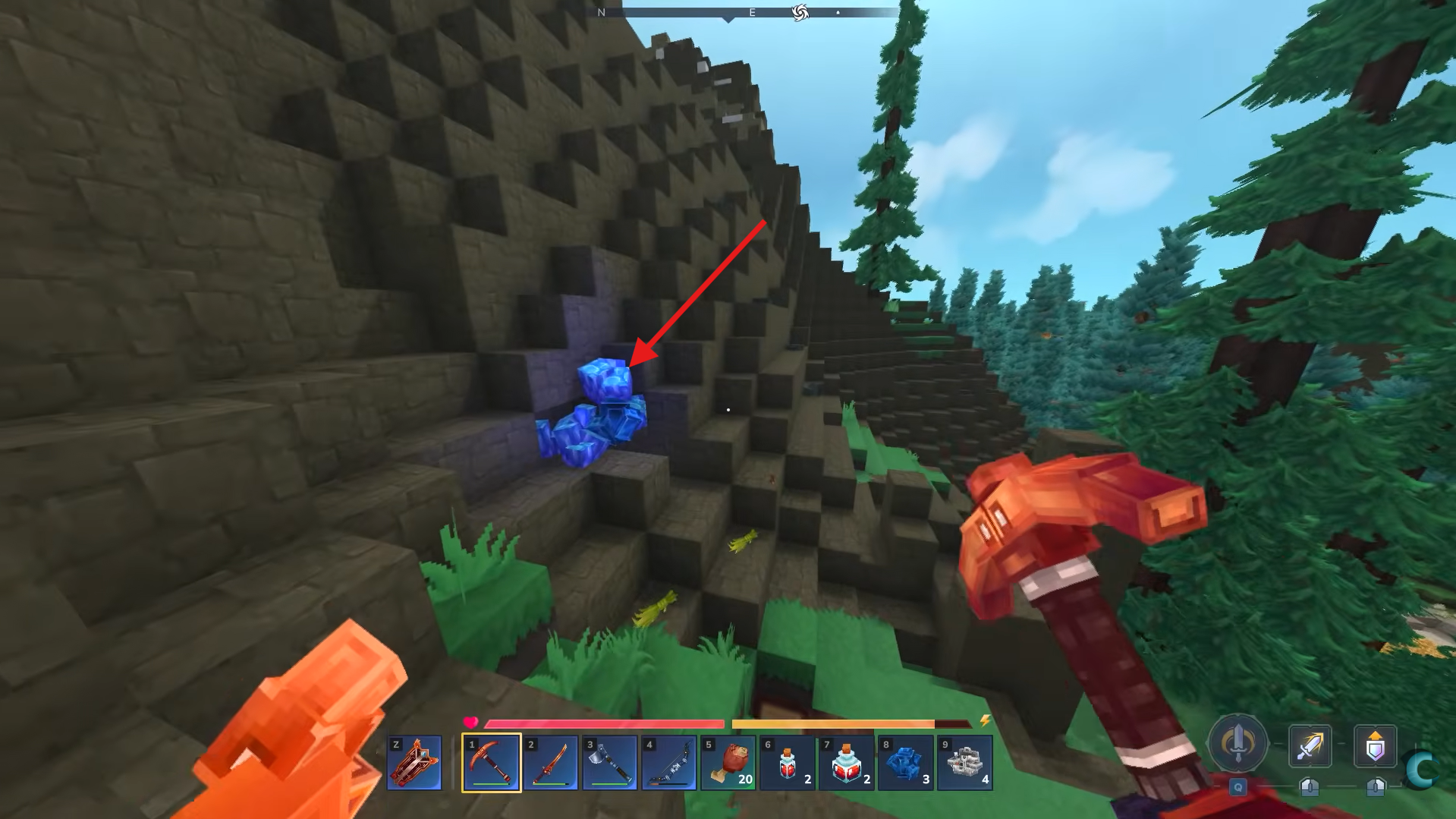Select the blue crystal ore in slot 8

(x=902, y=762)
